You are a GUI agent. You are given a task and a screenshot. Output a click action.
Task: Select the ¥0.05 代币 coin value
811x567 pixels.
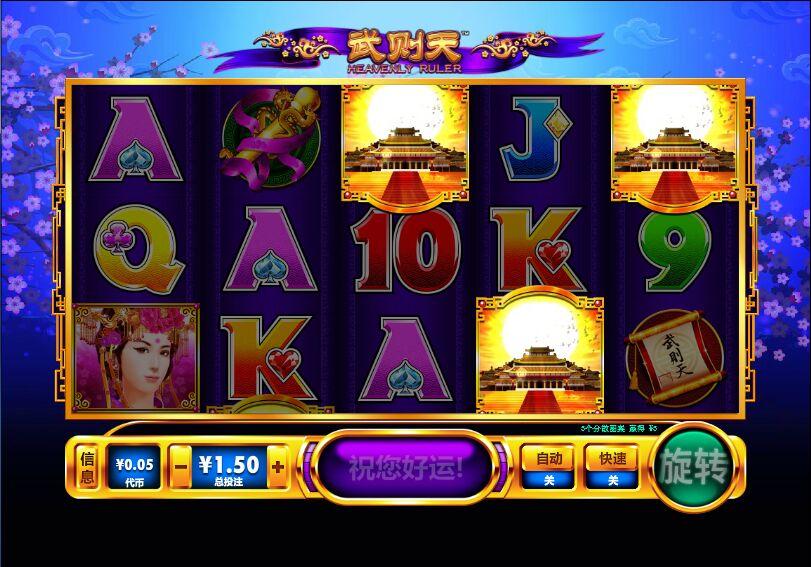click(x=134, y=467)
